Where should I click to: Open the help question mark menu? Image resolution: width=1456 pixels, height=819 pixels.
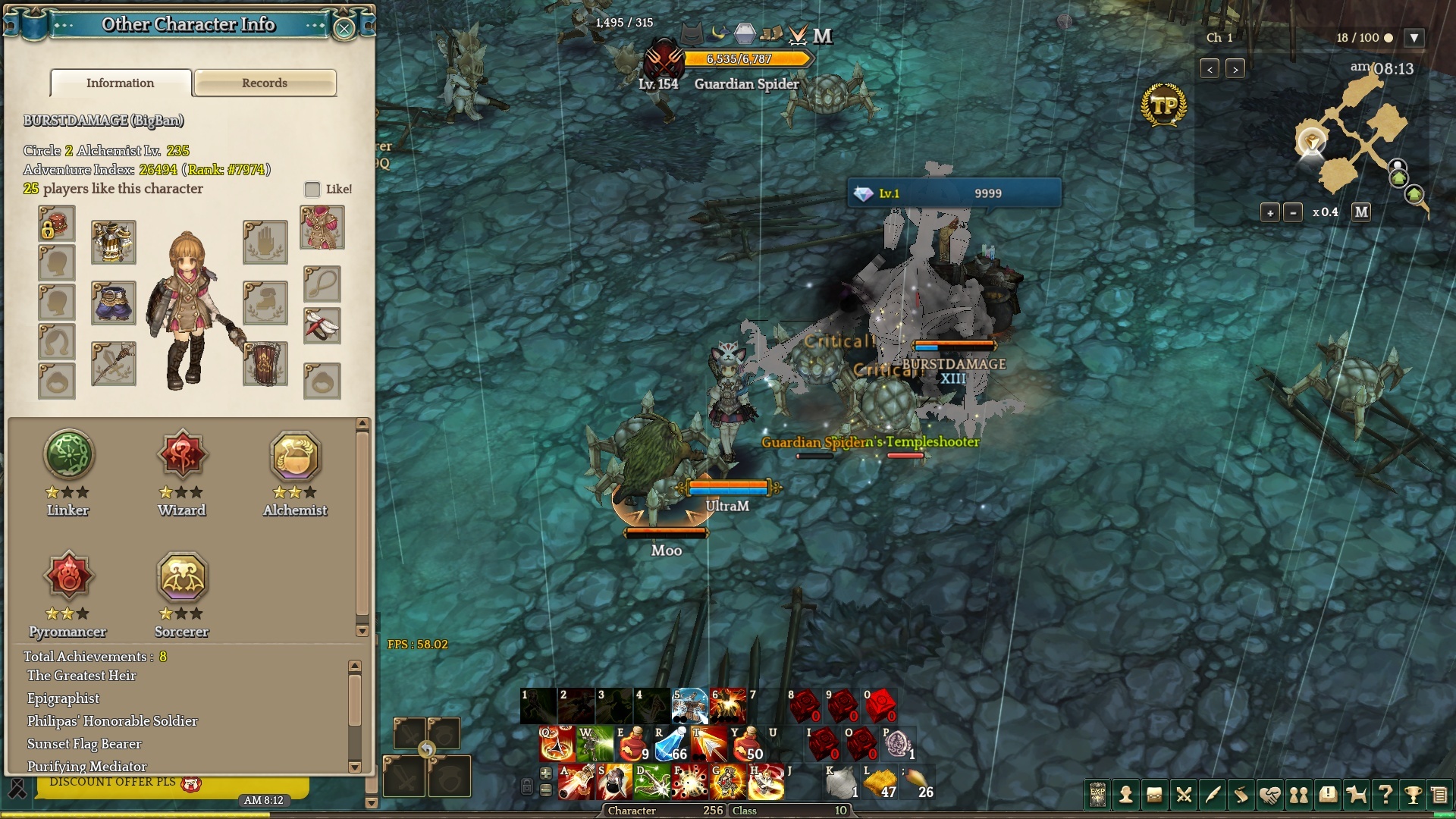tap(1385, 795)
